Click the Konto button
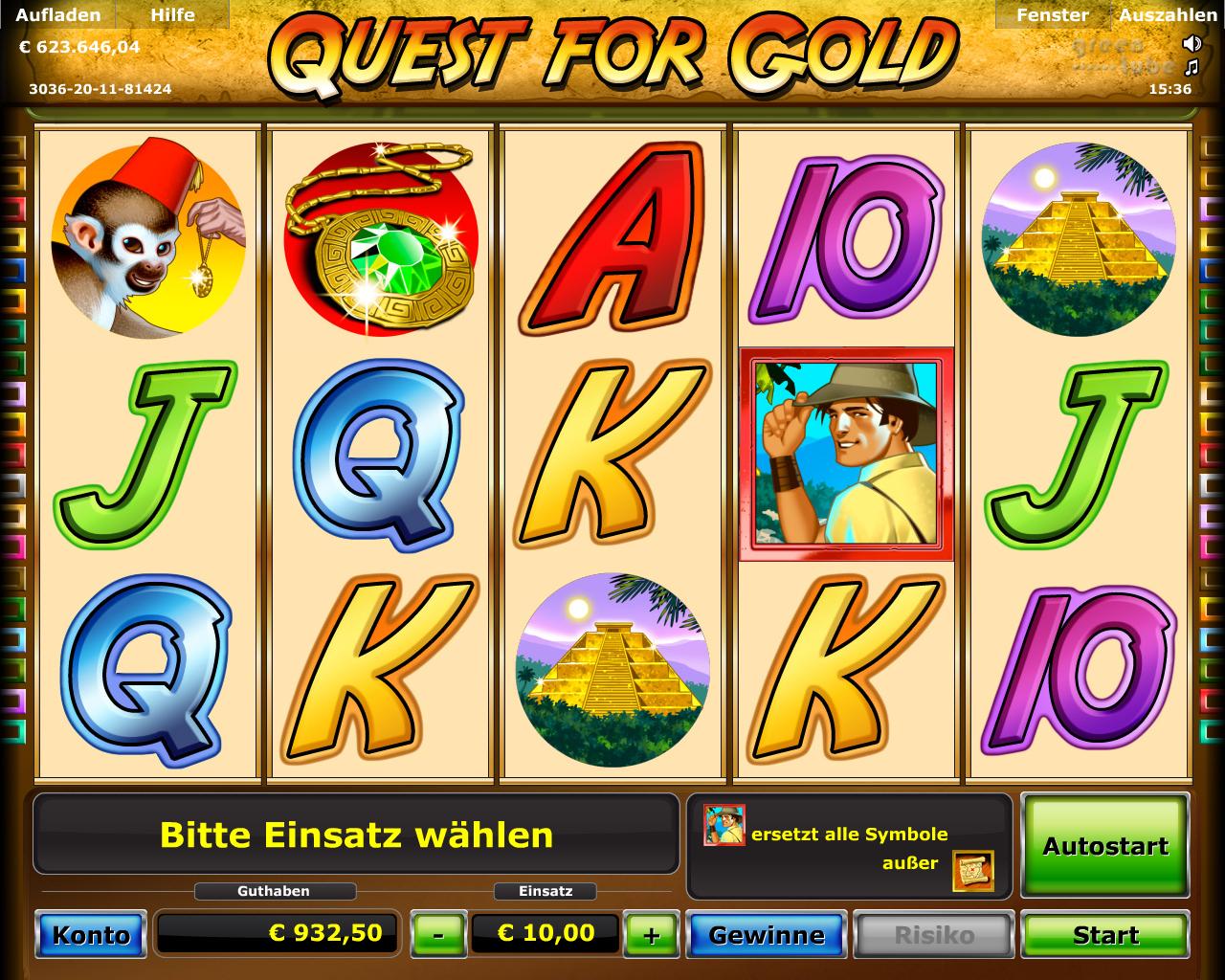Image resolution: width=1225 pixels, height=980 pixels. (91, 934)
